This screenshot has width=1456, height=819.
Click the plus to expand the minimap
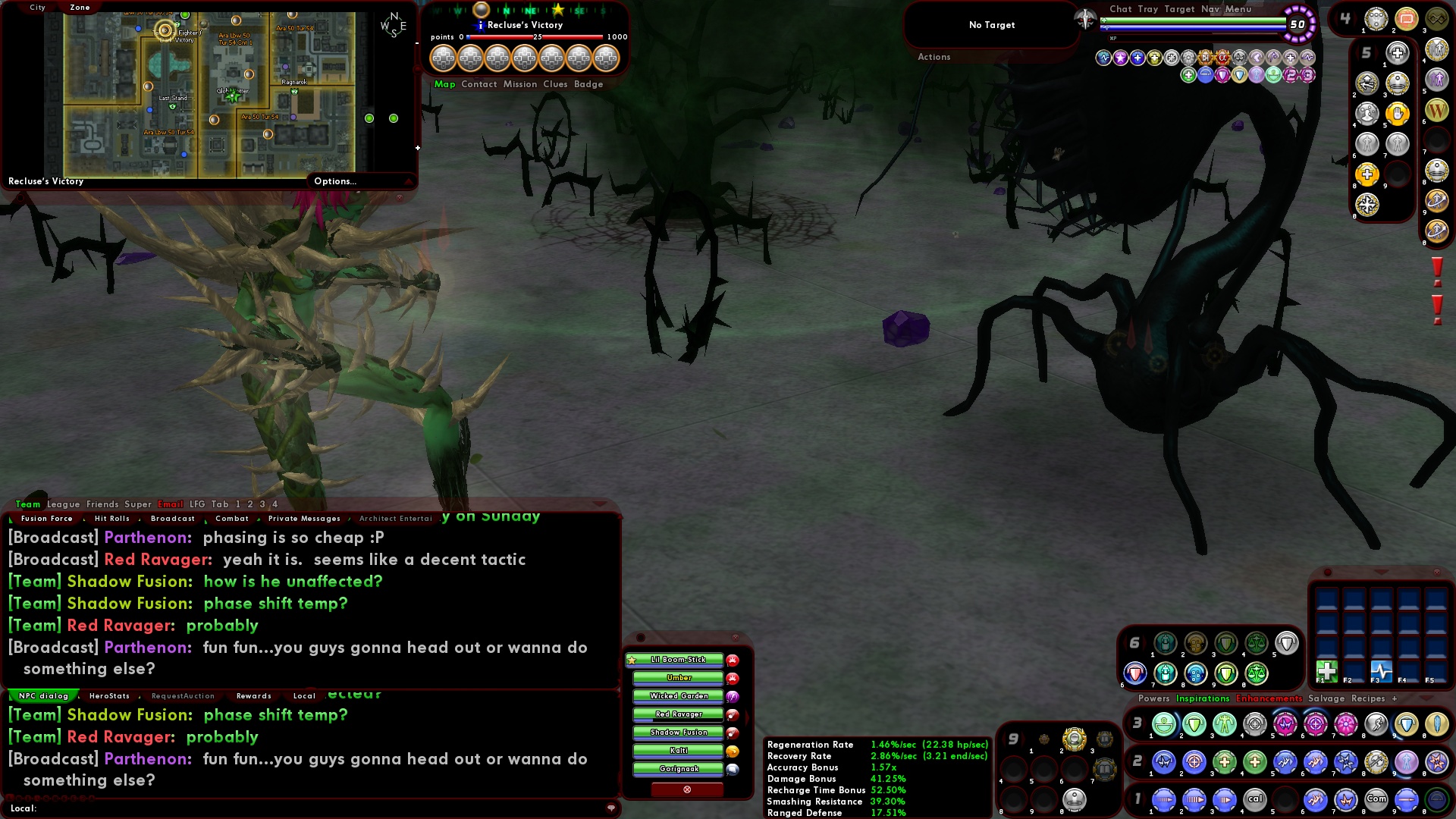417,149
